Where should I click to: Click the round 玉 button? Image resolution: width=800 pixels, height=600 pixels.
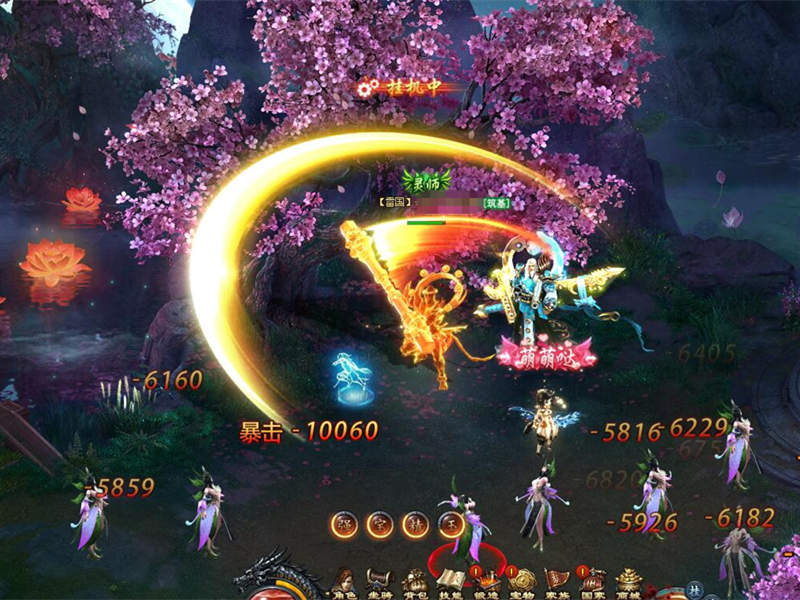pos(449,524)
